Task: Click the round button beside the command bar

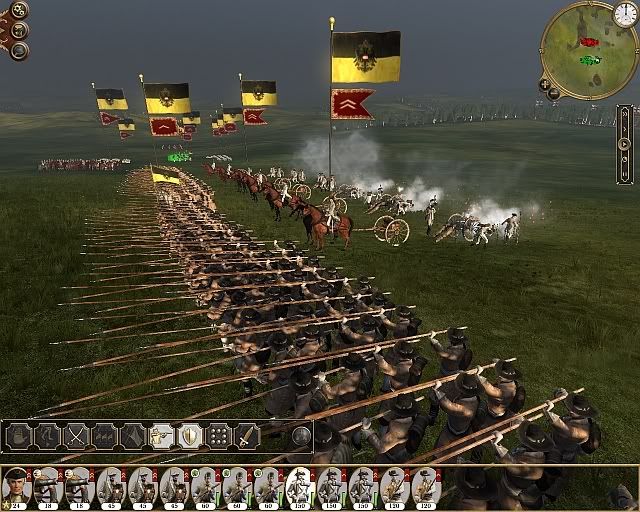Action: (x=301, y=436)
